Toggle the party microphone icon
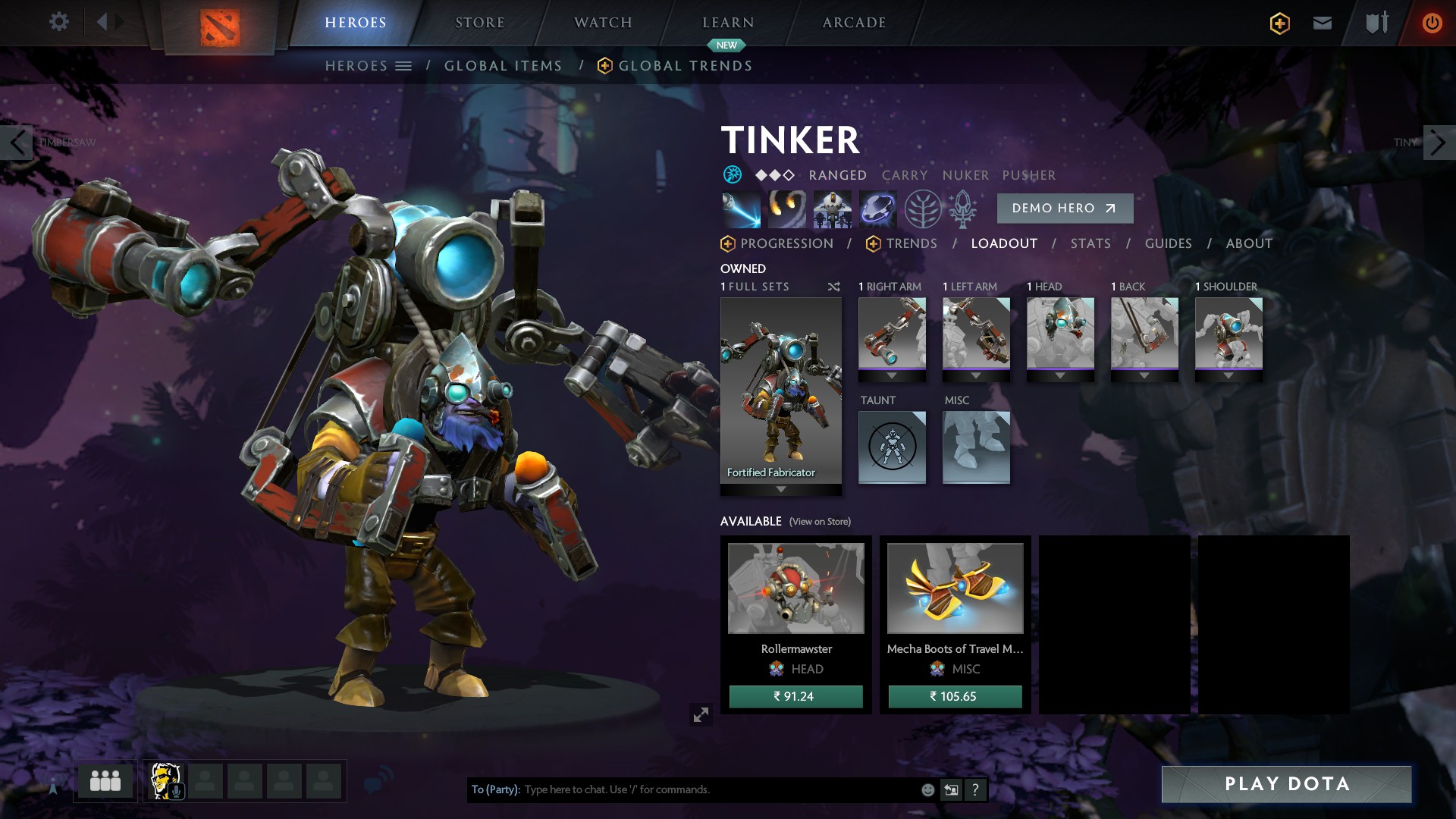This screenshot has width=1456, height=819. pos(176,791)
